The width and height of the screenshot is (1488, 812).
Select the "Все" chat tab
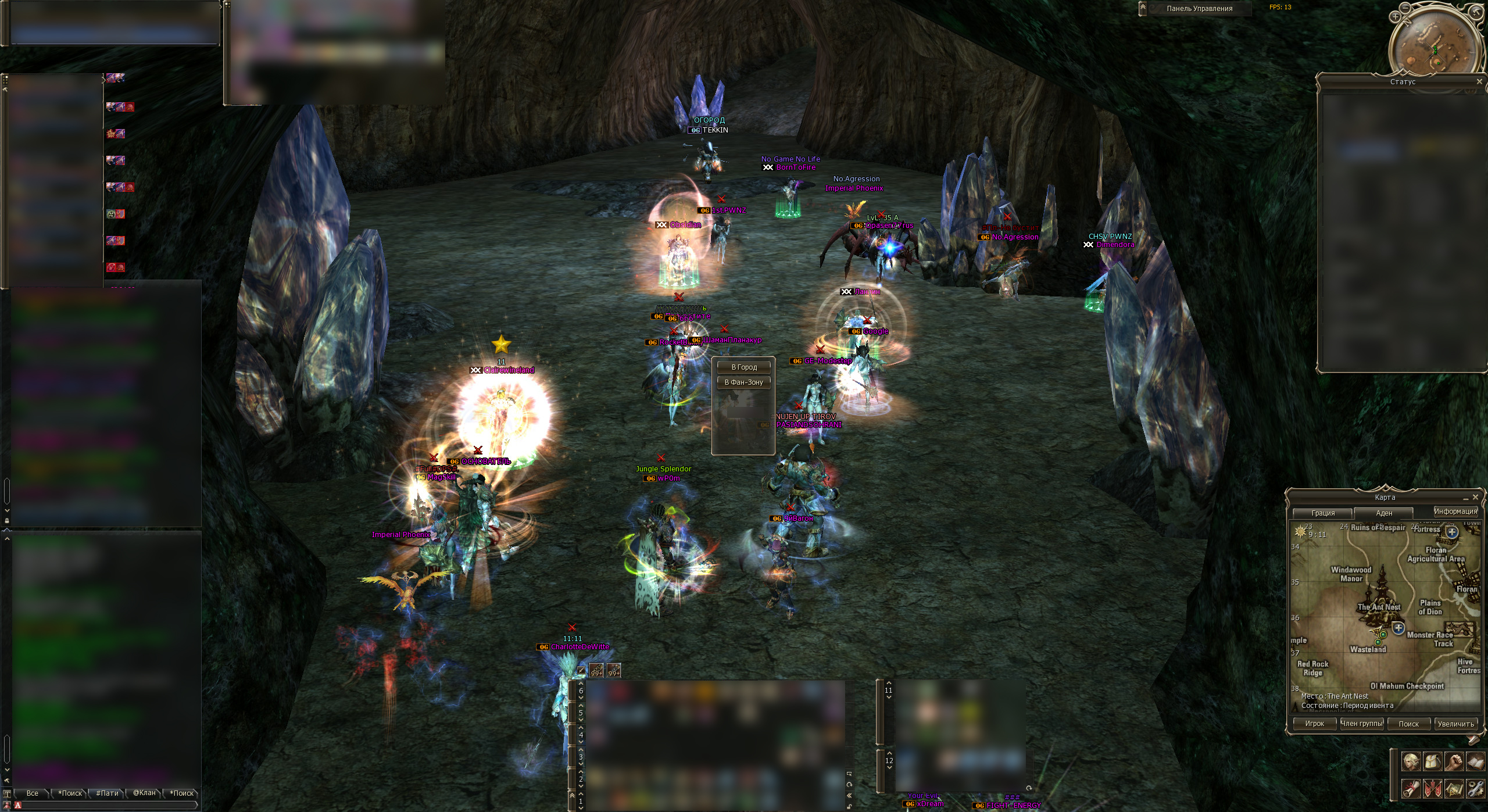point(33,793)
